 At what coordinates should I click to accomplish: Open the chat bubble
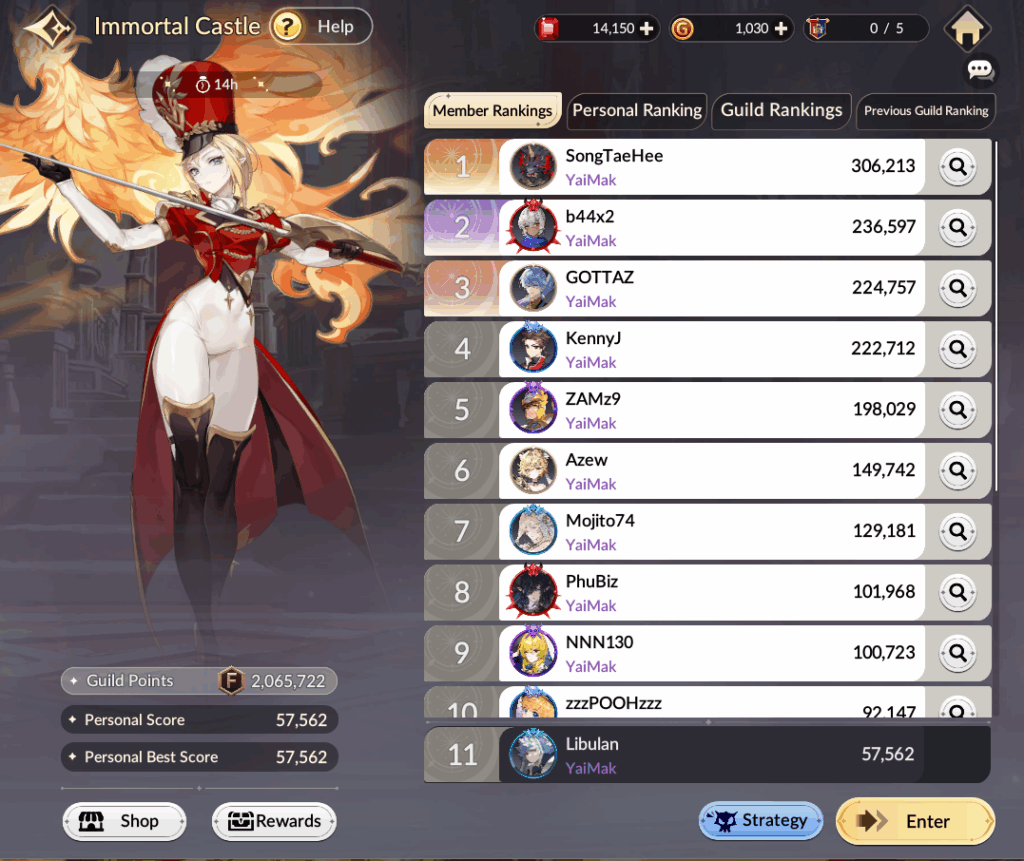[980, 70]
